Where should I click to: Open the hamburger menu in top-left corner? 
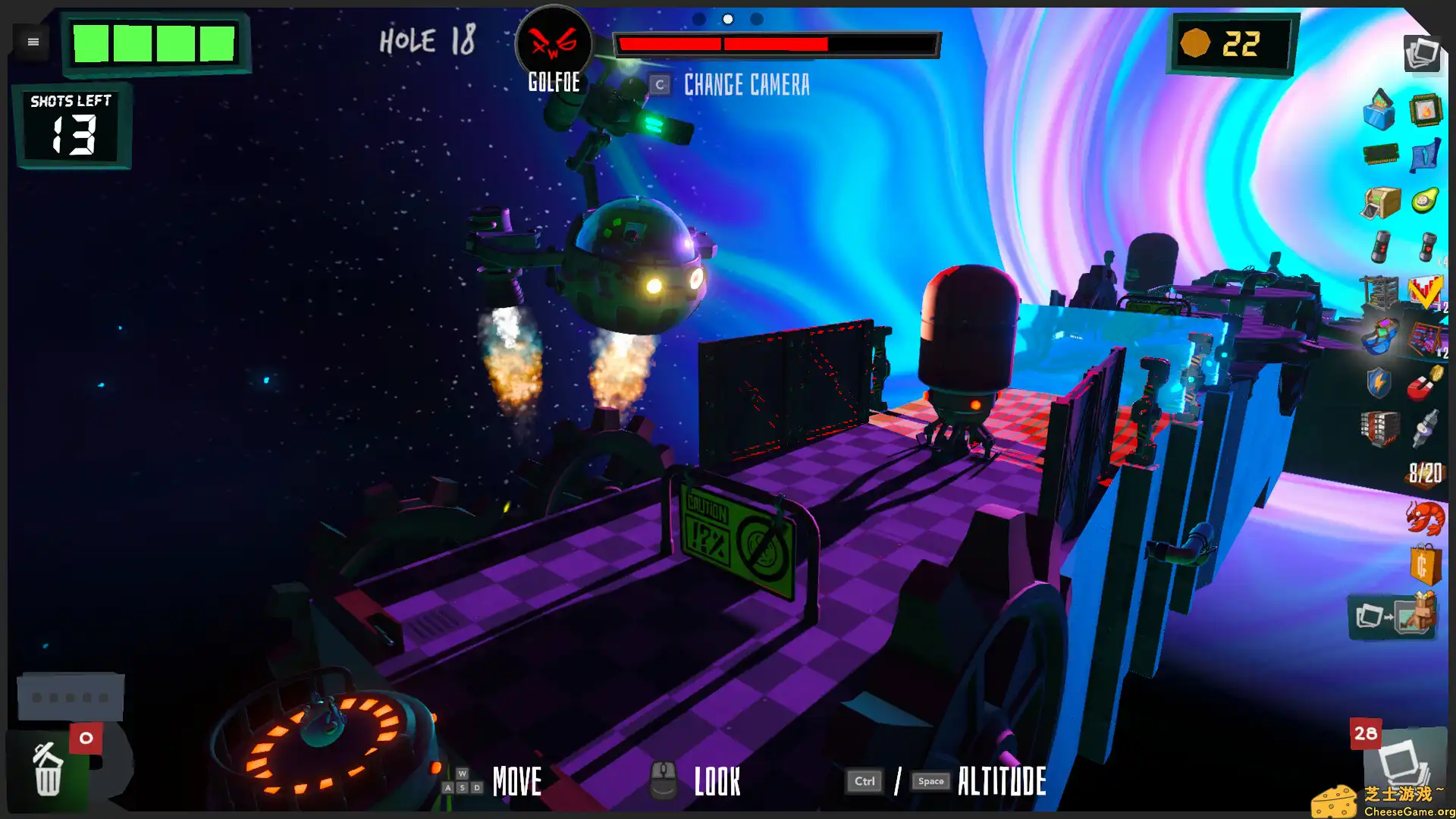(x=32, y=42)
